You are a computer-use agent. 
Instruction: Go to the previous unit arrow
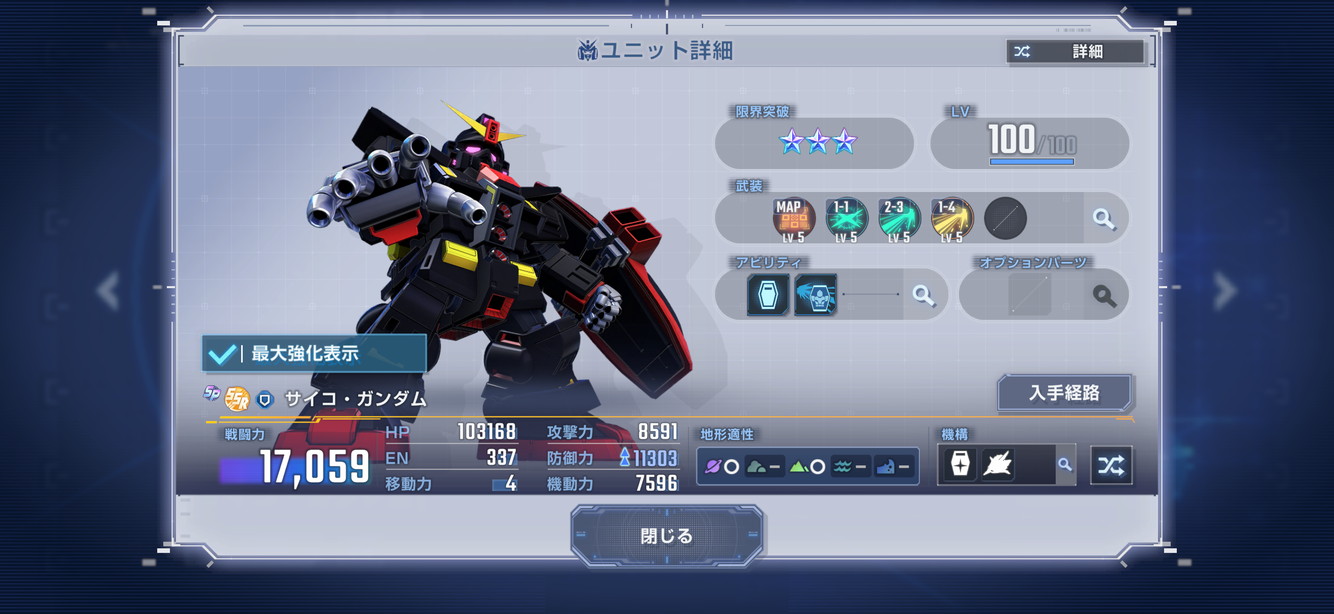[108, 291]
